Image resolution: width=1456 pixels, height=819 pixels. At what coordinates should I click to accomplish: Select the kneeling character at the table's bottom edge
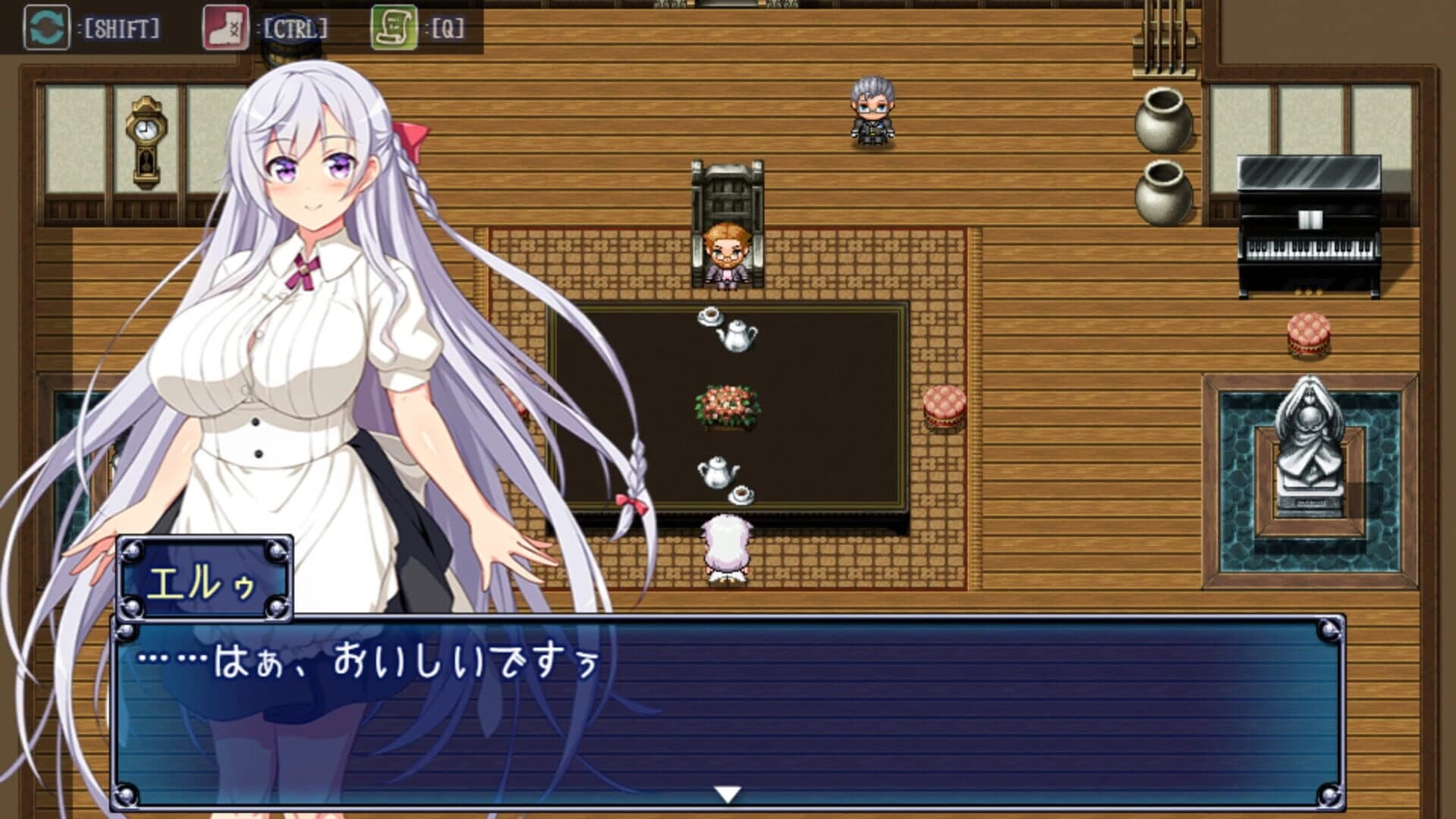[726, 546]
